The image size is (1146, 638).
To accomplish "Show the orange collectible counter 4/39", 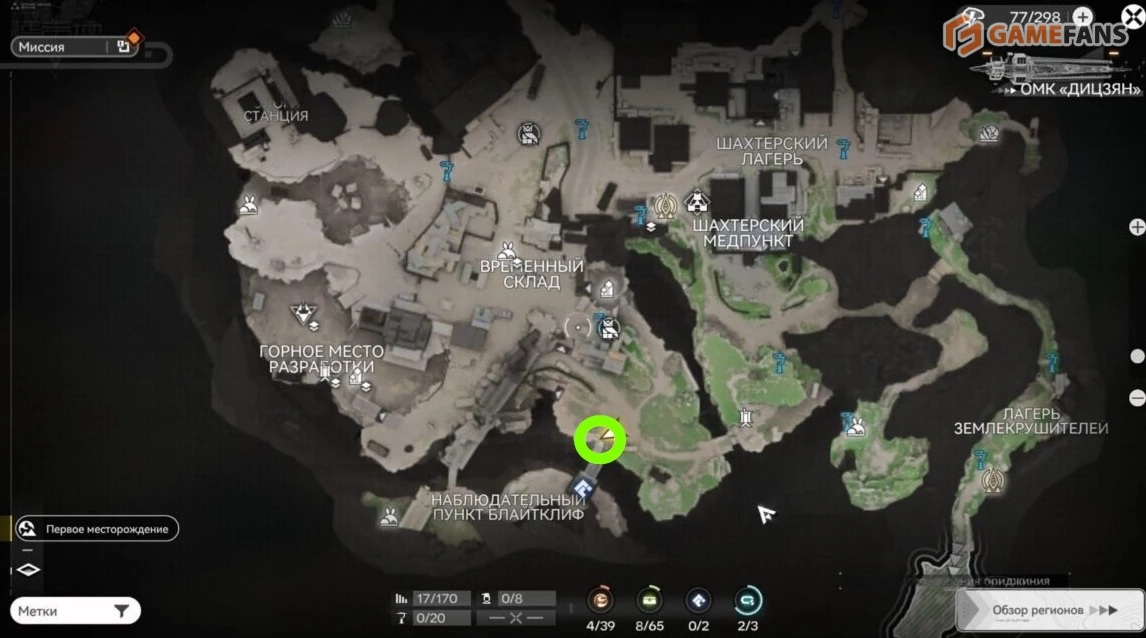I will [x=601, y=600].
